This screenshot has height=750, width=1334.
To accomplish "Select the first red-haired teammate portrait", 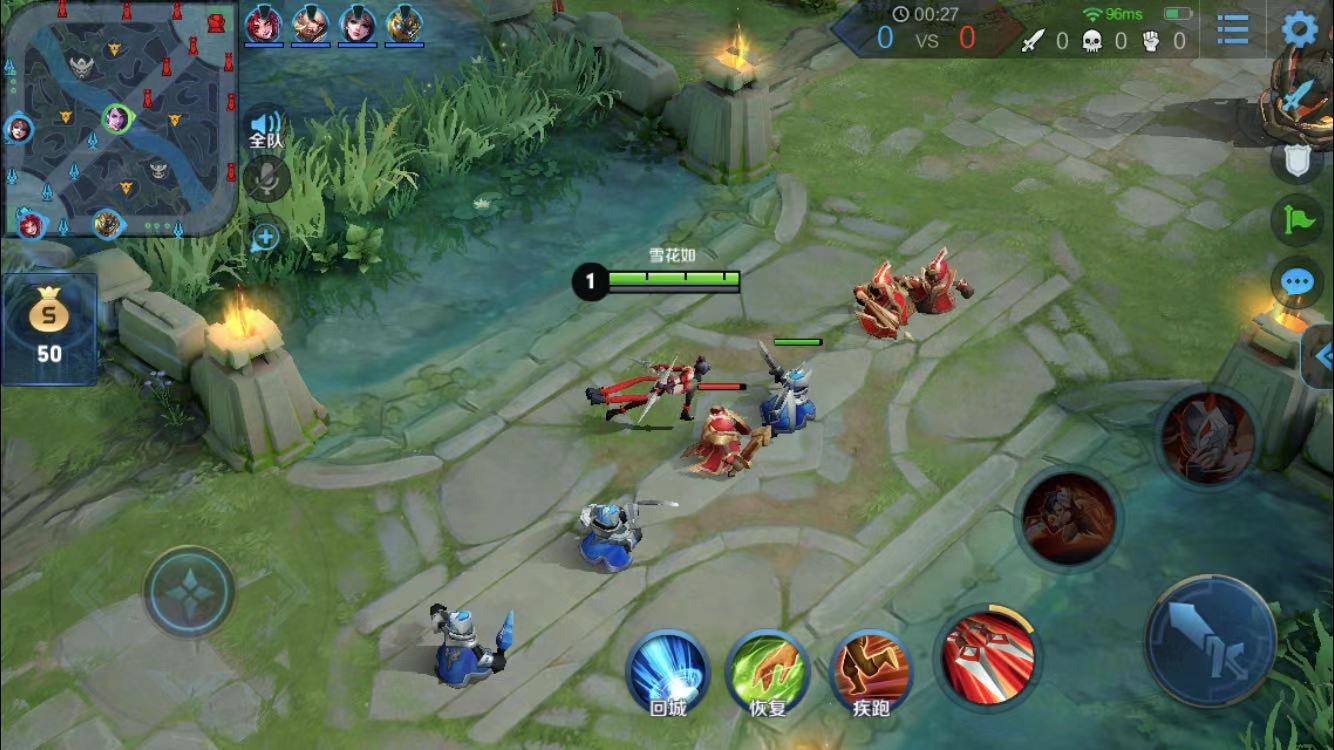I will (263, 23).
